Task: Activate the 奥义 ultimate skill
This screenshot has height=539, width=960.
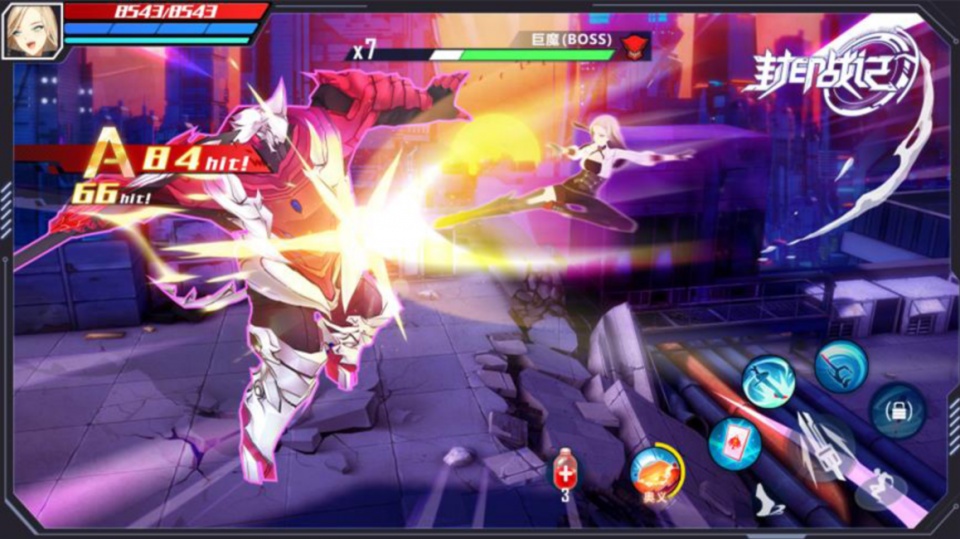Action: [x=656, y=471]
